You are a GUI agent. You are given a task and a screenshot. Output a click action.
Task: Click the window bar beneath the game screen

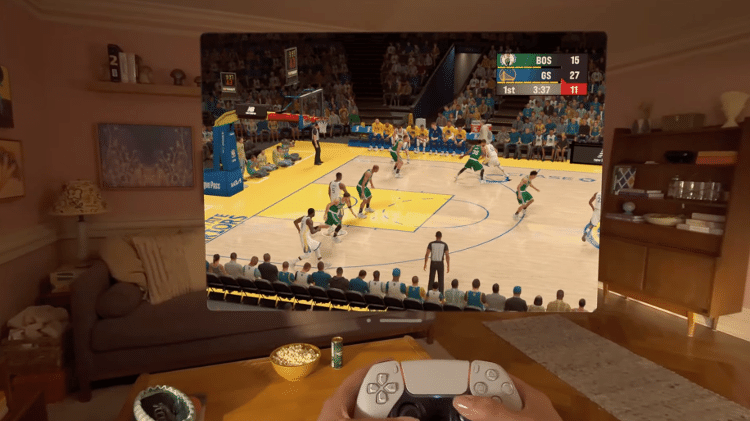(402, 322)
